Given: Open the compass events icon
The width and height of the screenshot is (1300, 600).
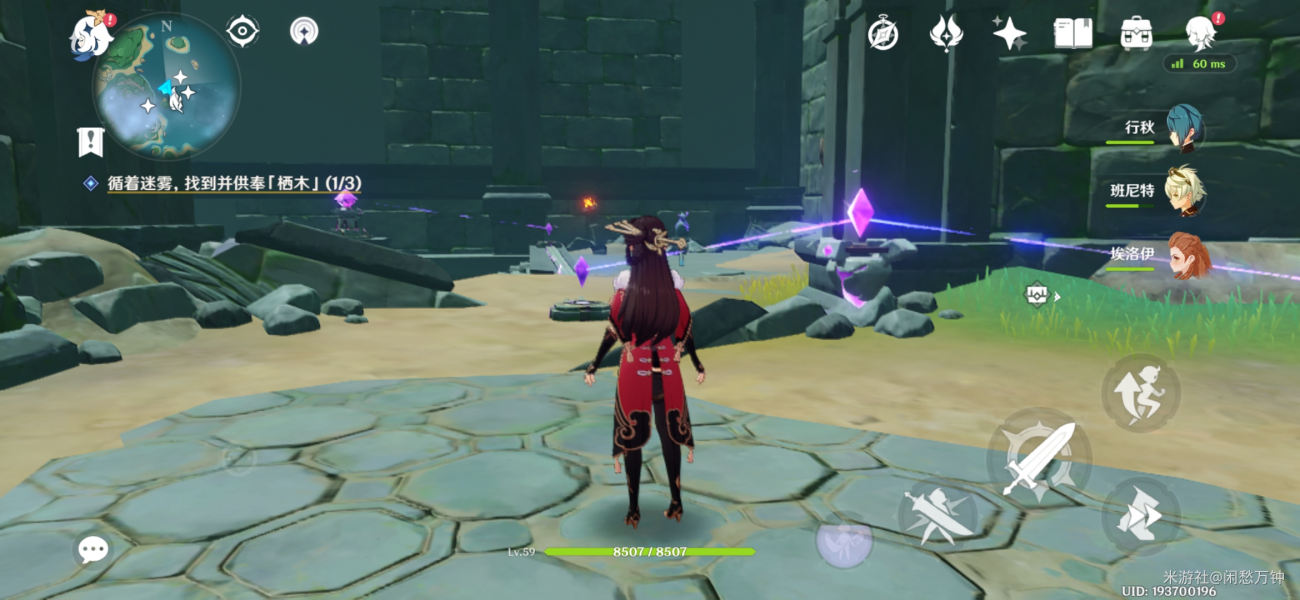Looking at the screenshot, I should (882, 34).
